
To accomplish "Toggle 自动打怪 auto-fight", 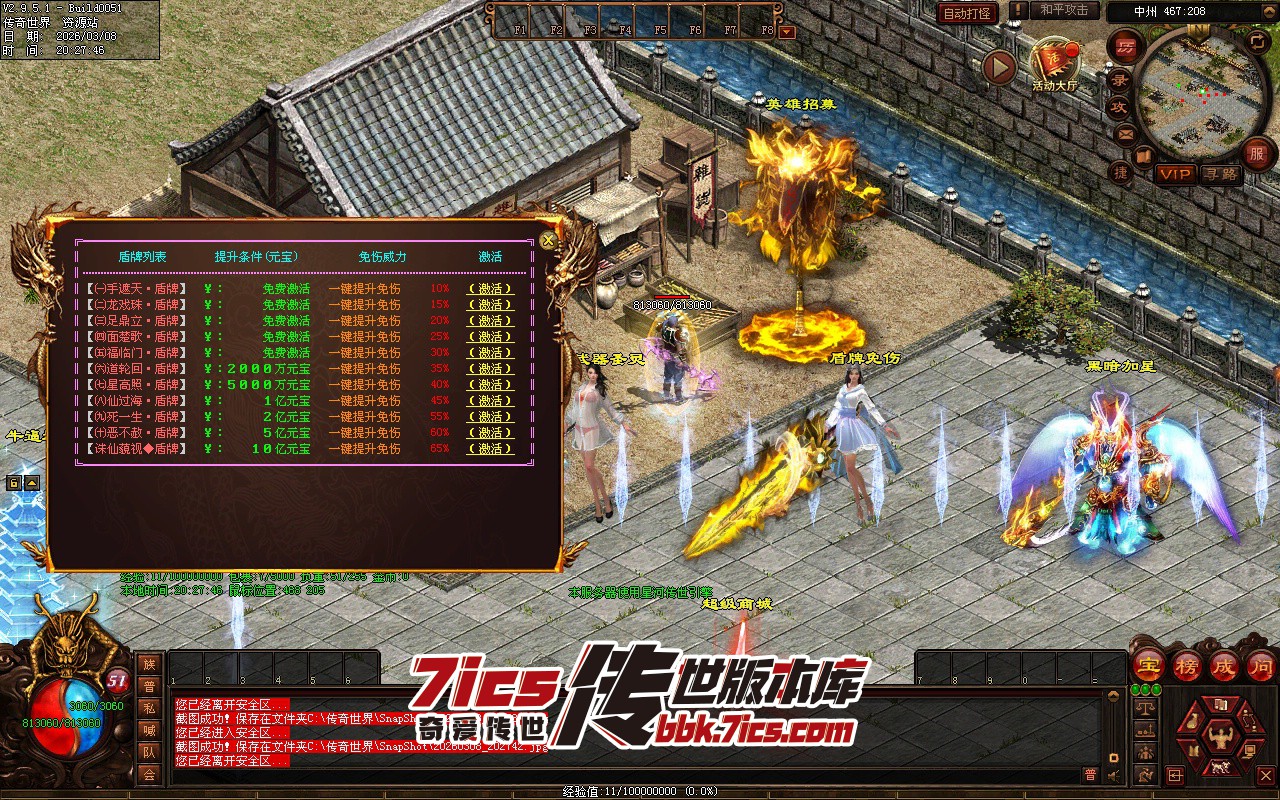I will [x=967, y=13].
